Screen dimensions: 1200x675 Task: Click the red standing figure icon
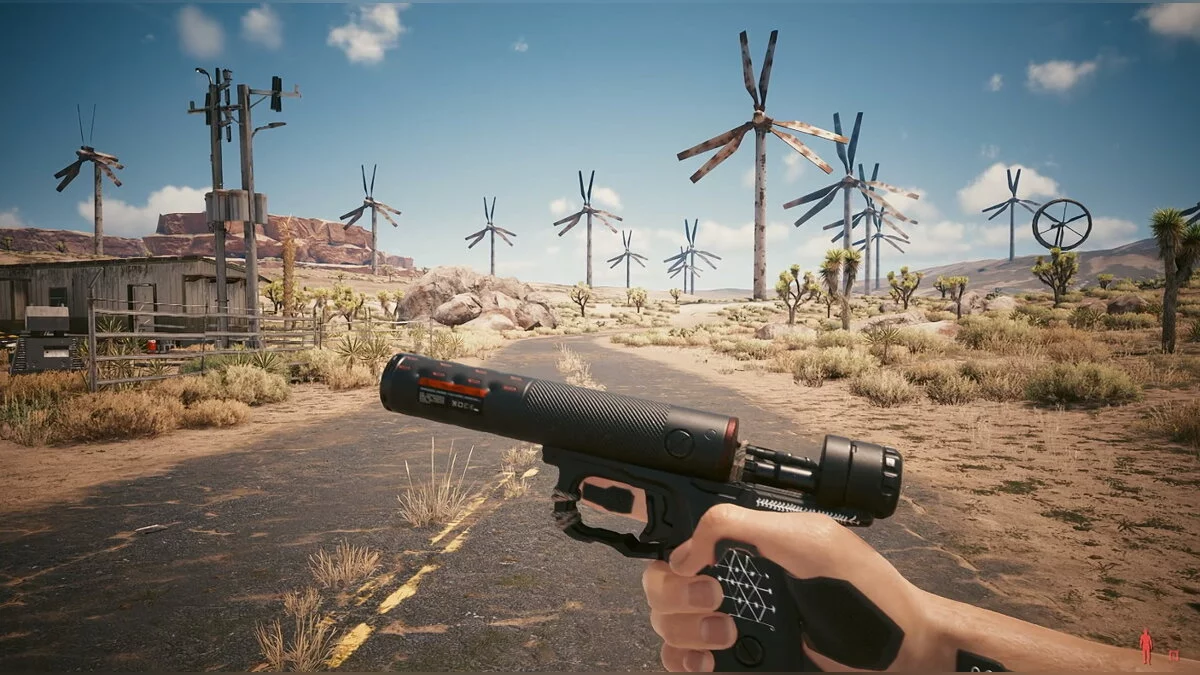[x=1146, y=647]
